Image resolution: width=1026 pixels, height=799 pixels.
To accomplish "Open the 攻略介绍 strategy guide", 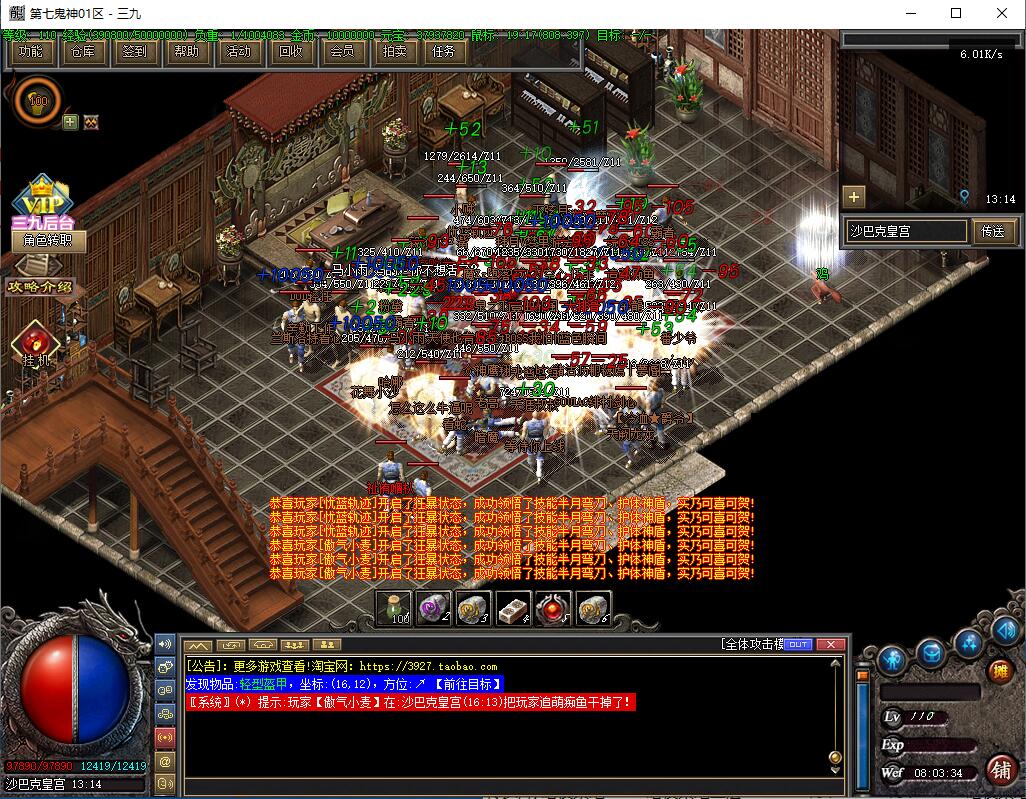I will (40, 287).
